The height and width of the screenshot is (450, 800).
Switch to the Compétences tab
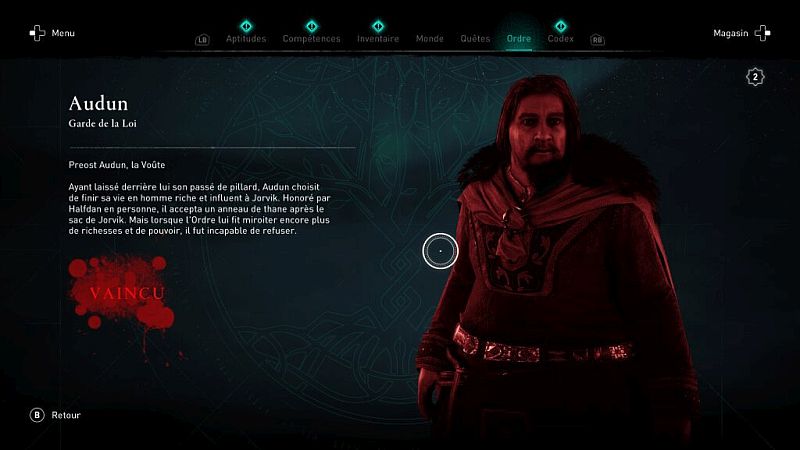[x=311, y=39]
